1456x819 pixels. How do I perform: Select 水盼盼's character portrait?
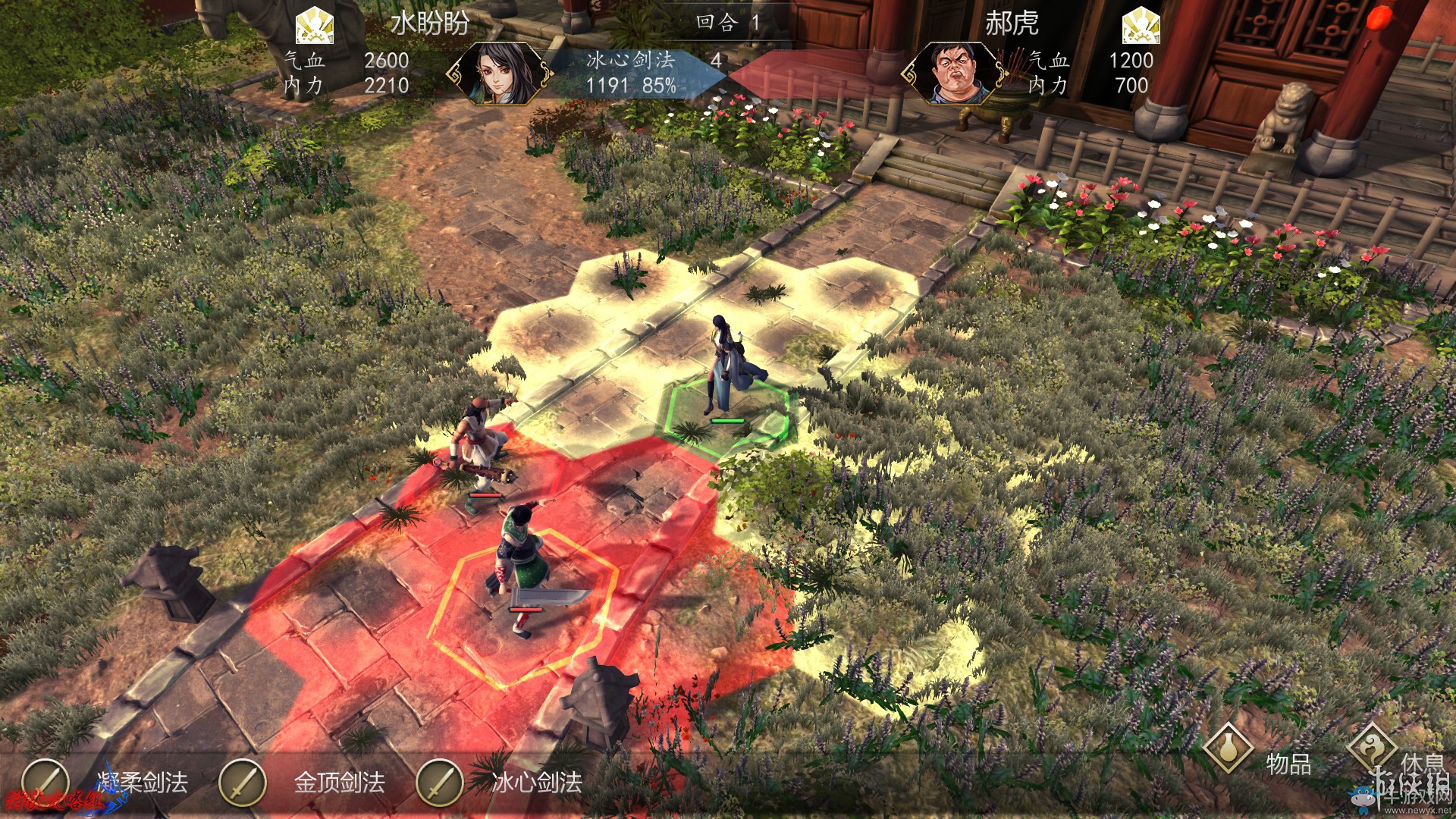tap(499, 74)
